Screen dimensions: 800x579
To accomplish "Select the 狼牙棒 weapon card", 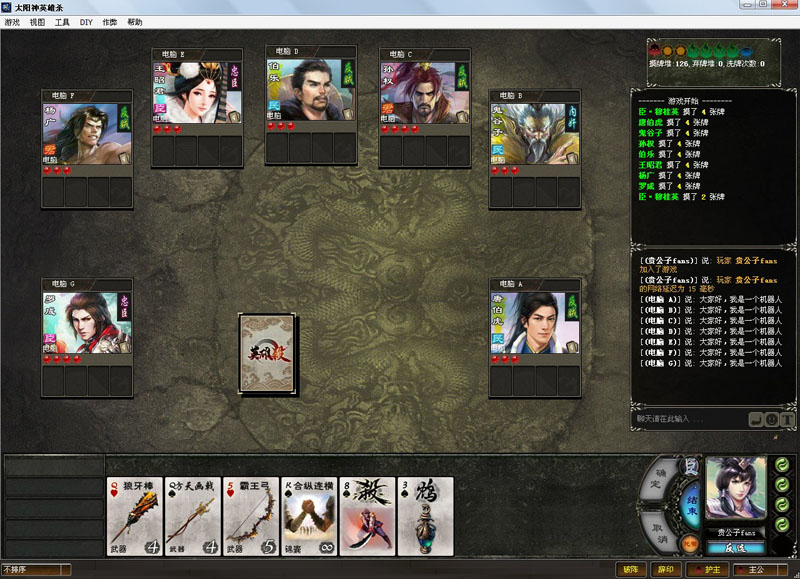I will pyautogui.click(x=135, y=516).
